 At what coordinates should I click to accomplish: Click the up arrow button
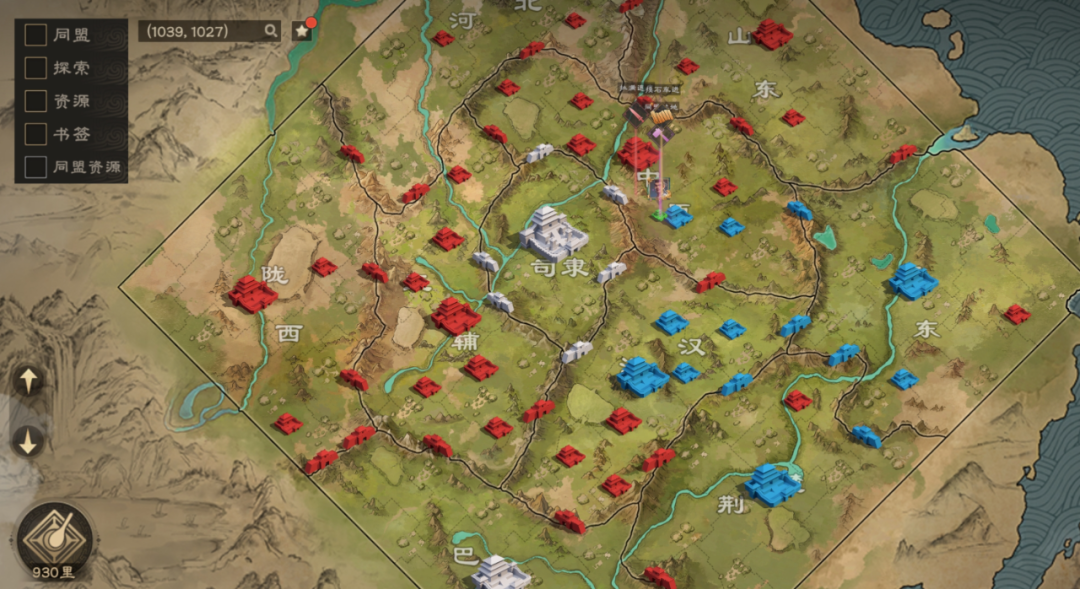click(x=28, y=380)
